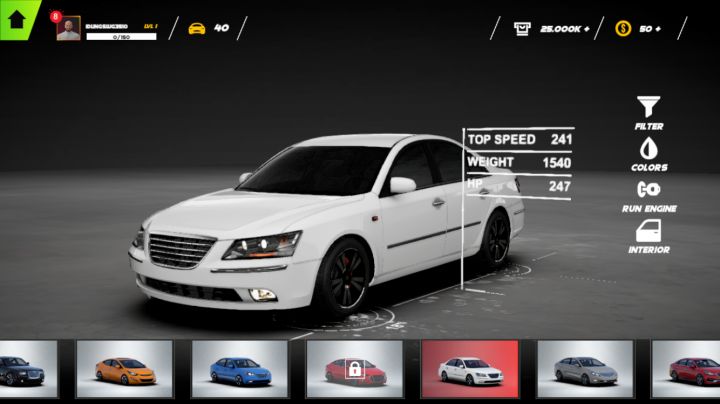Add more cash with the plus
Viewport: 720px width, 404px height.
(x=585, y=29)
